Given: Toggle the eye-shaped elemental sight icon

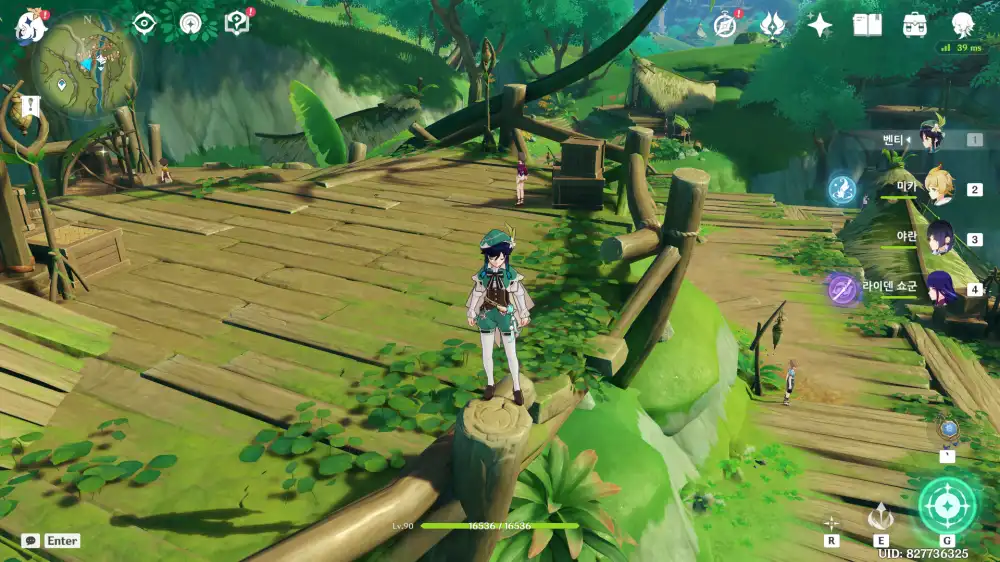Looking at the screenshot, I should pos(144,24).
